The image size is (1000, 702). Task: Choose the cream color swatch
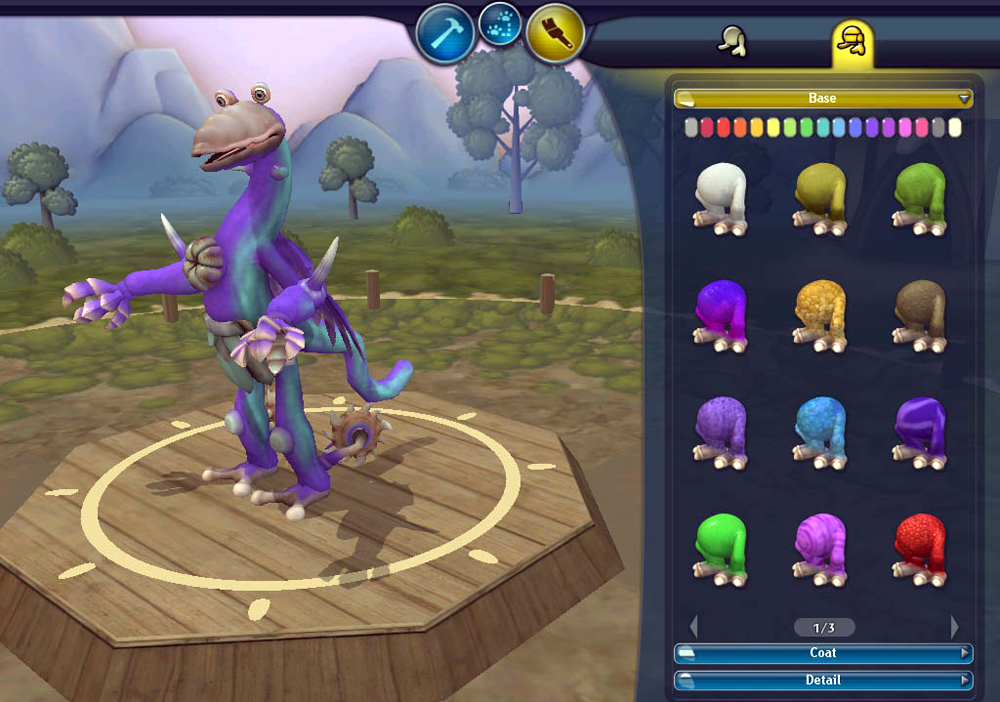click(x=954, y=128)
